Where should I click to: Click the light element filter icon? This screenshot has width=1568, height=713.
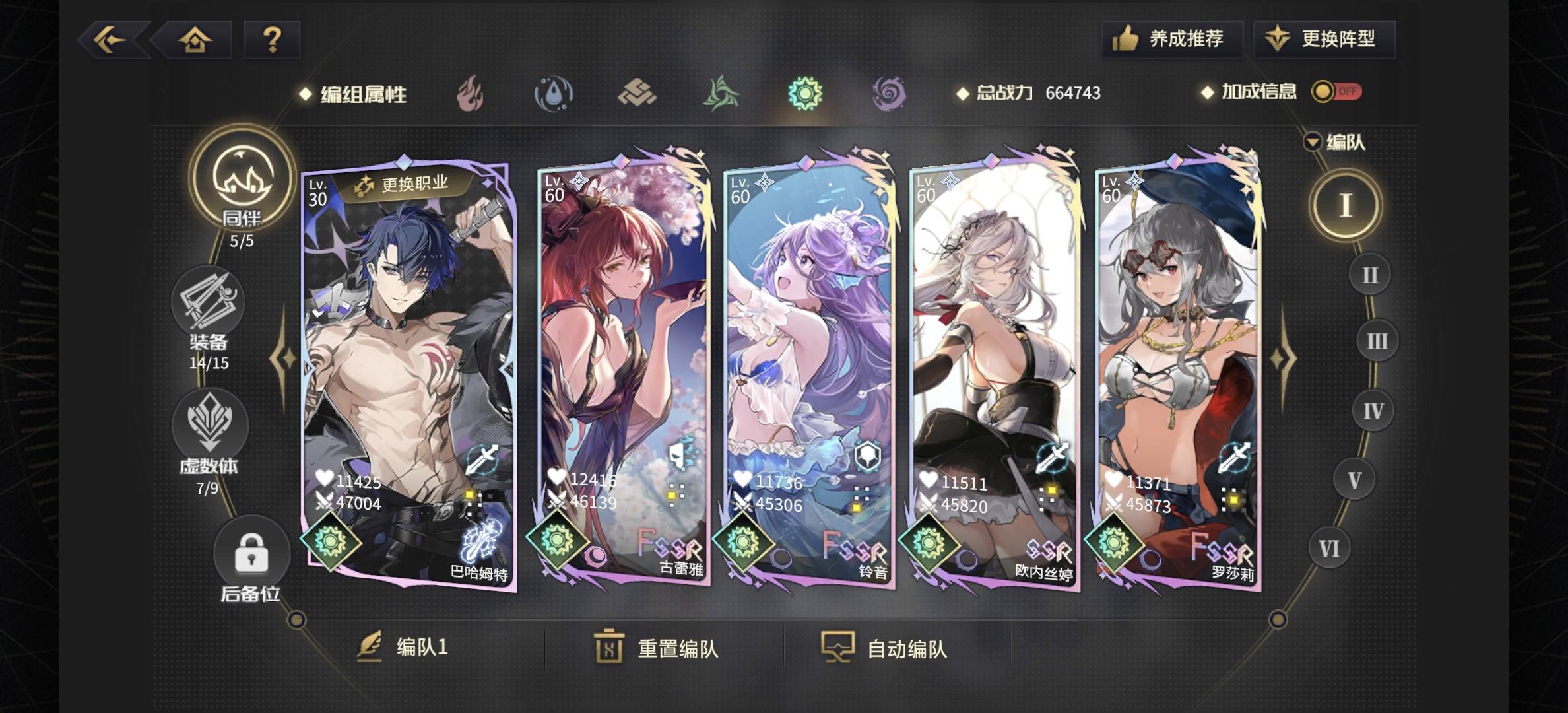(x=804, y=94)
